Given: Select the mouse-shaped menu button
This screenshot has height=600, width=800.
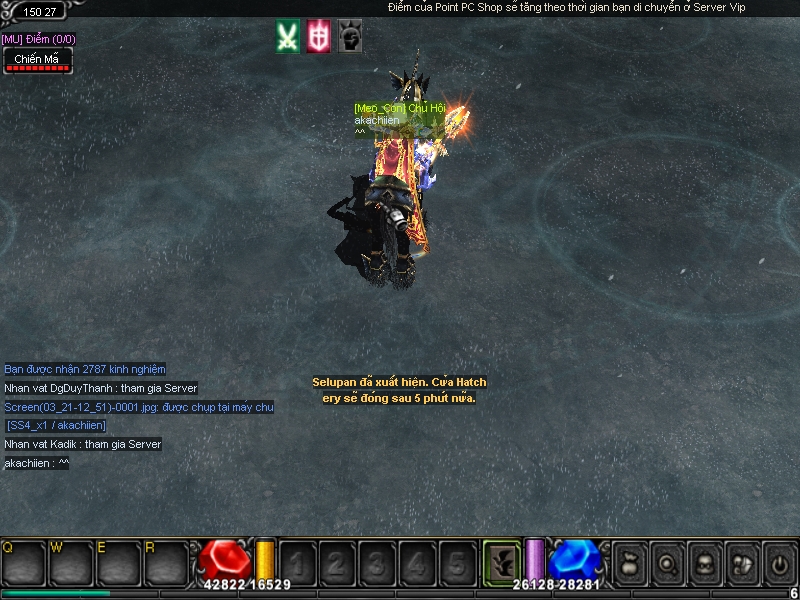Looking at the screenshot, I should [741, 563].
